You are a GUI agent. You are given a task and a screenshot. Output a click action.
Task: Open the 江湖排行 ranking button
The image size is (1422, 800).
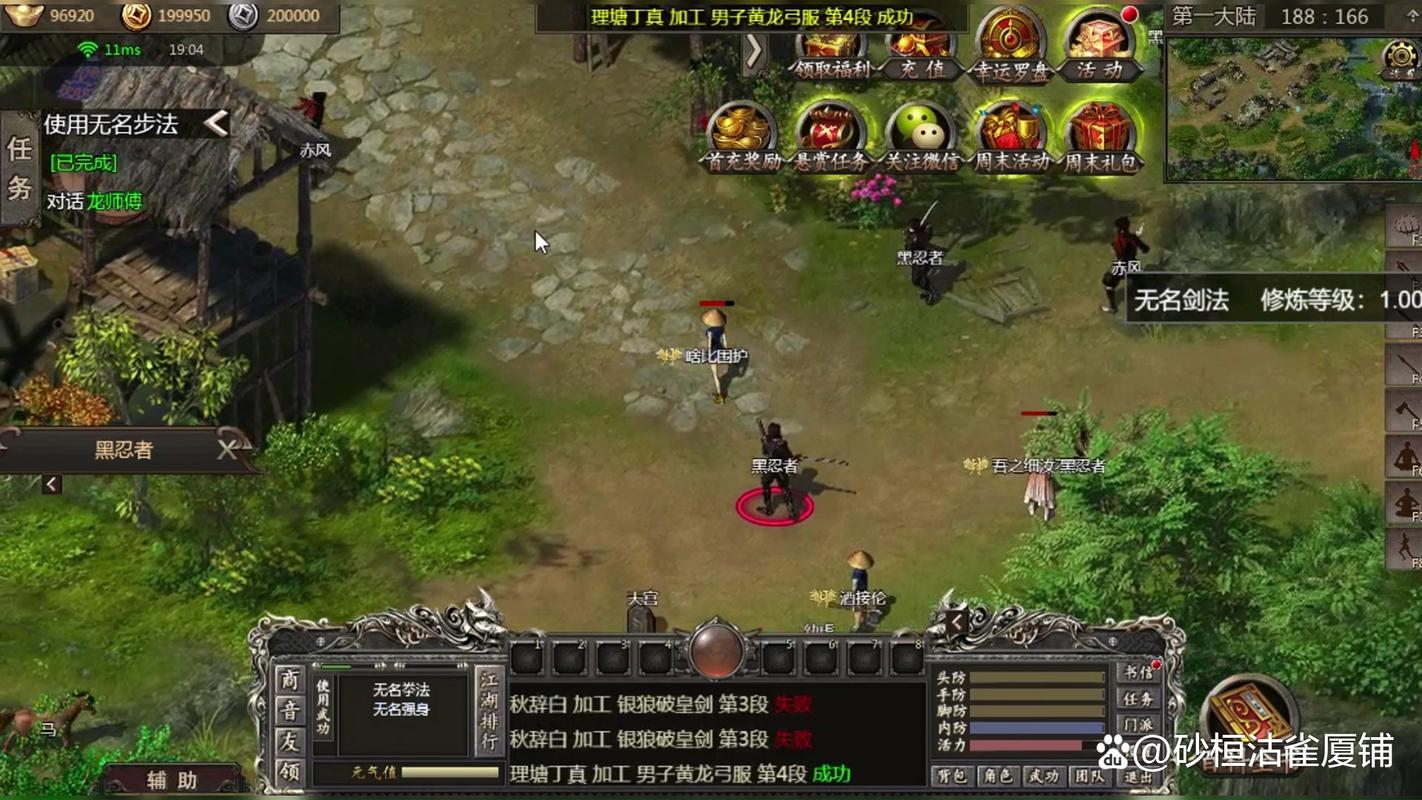coord(489,712)
